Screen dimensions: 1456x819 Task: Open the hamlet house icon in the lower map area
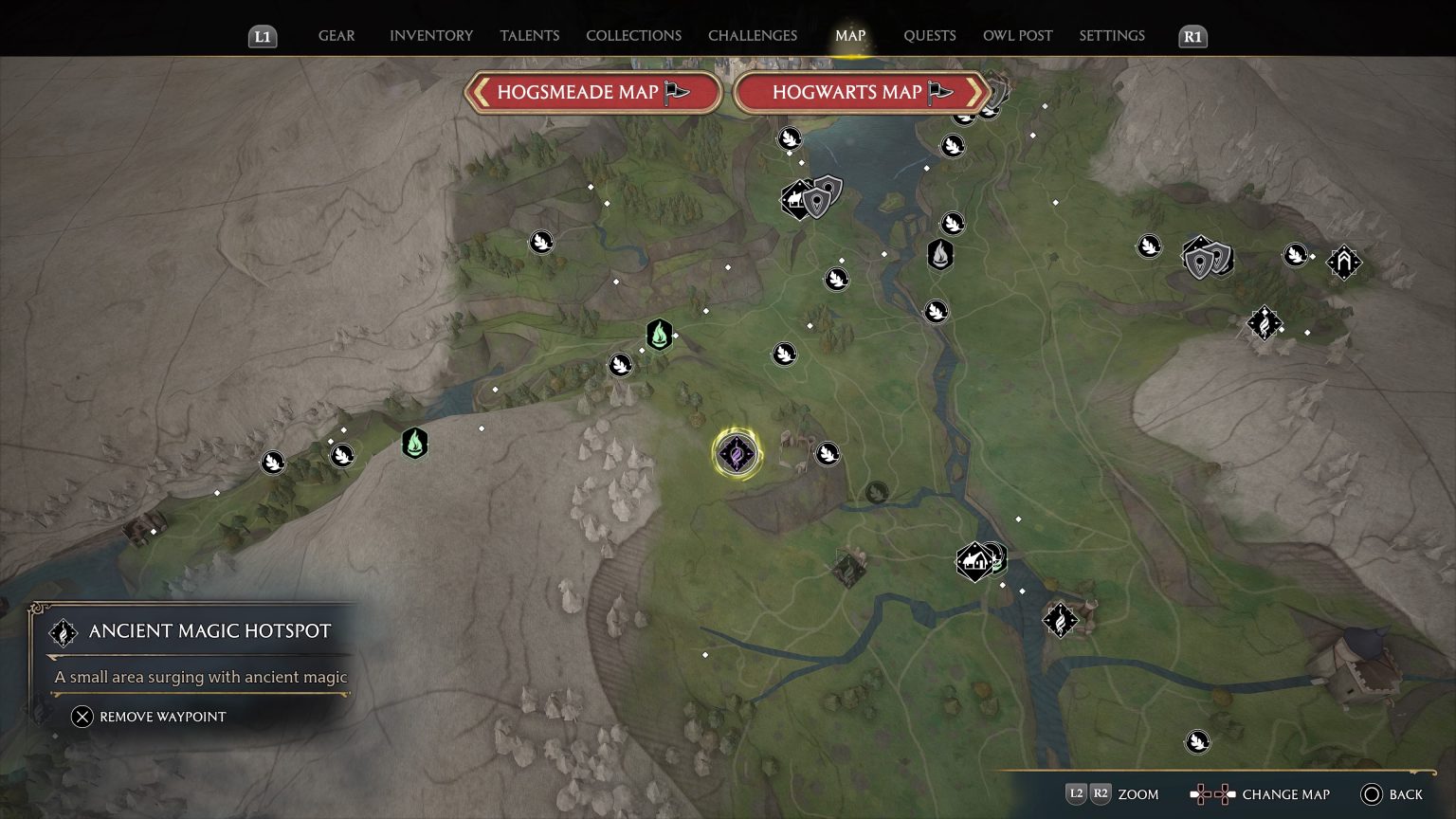point(974,561)
